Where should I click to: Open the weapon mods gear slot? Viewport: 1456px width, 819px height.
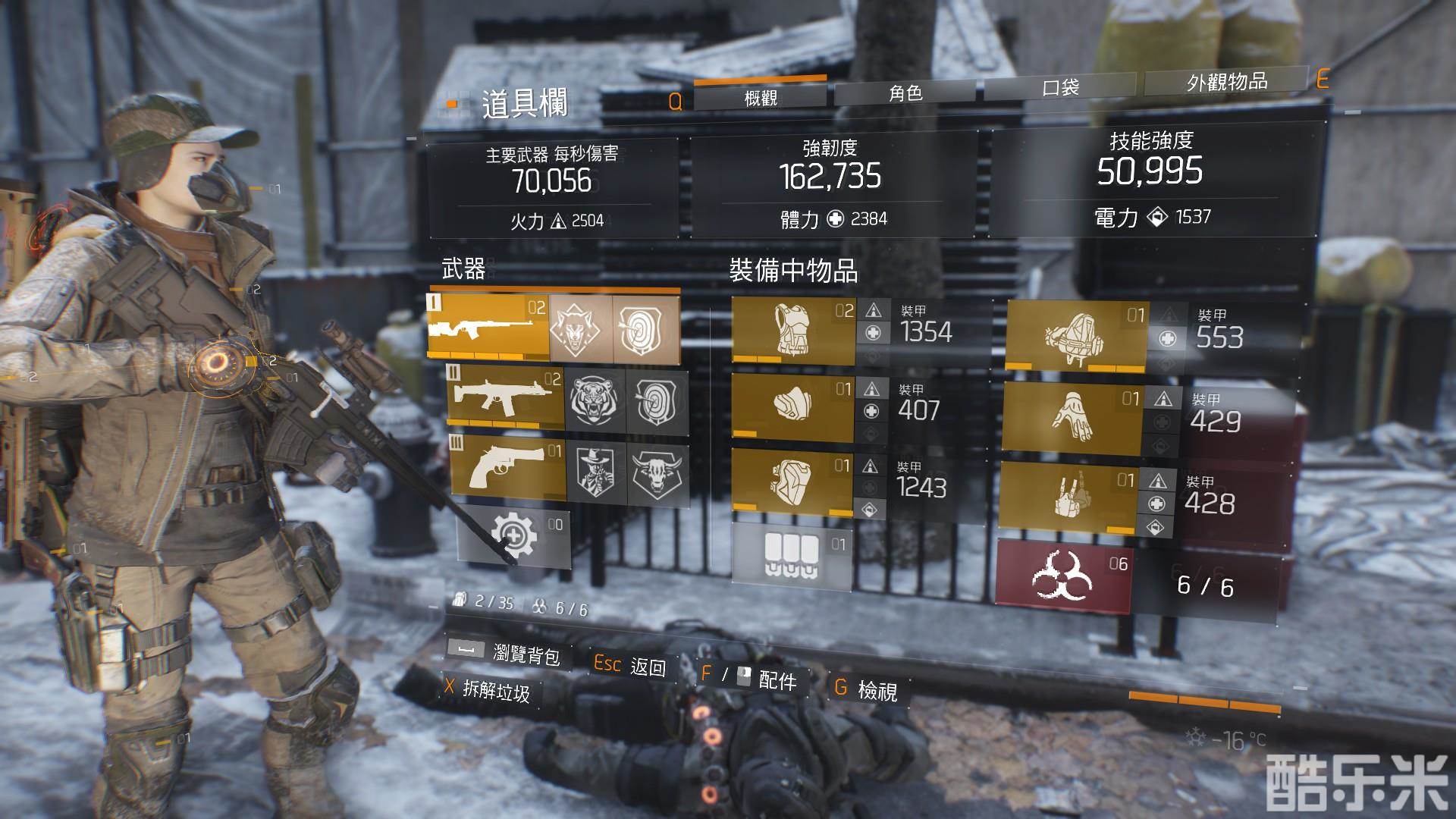[x=513, y=535]
